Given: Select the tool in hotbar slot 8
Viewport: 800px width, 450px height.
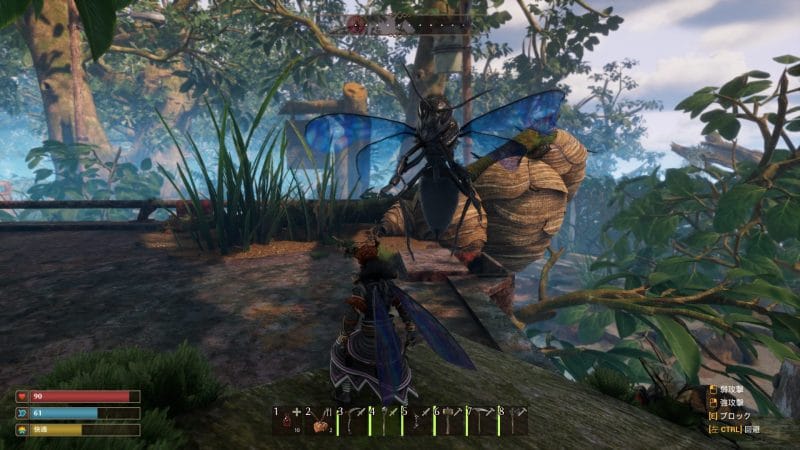Looking at the screenshot, I should coord(514,421).
